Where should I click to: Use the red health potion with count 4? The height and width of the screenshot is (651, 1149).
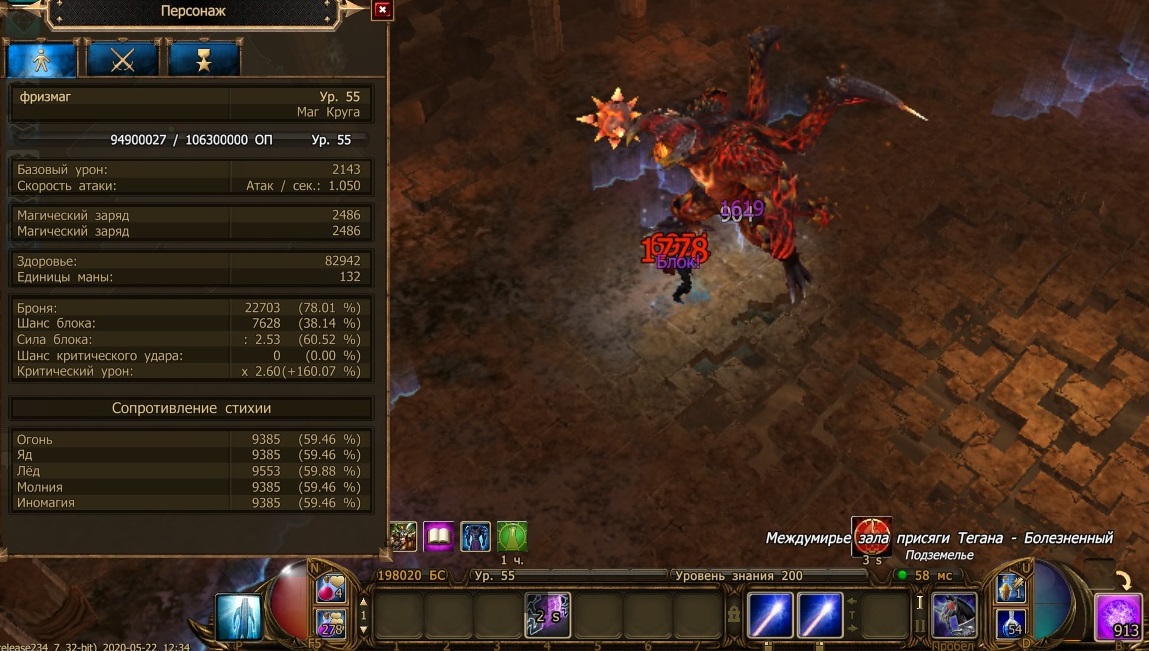[331, 590]
